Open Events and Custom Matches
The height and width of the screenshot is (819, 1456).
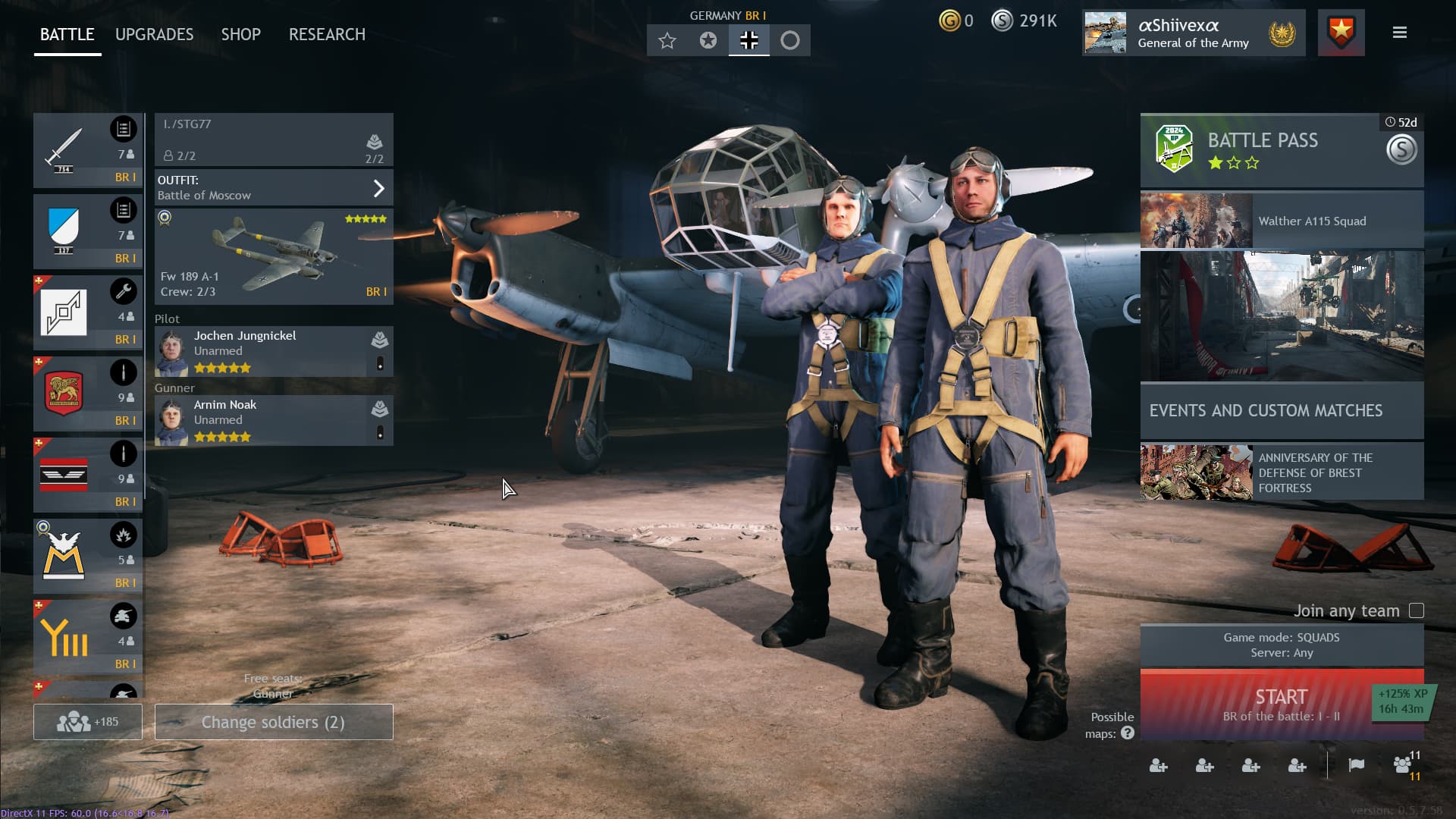coord(1281,410)
